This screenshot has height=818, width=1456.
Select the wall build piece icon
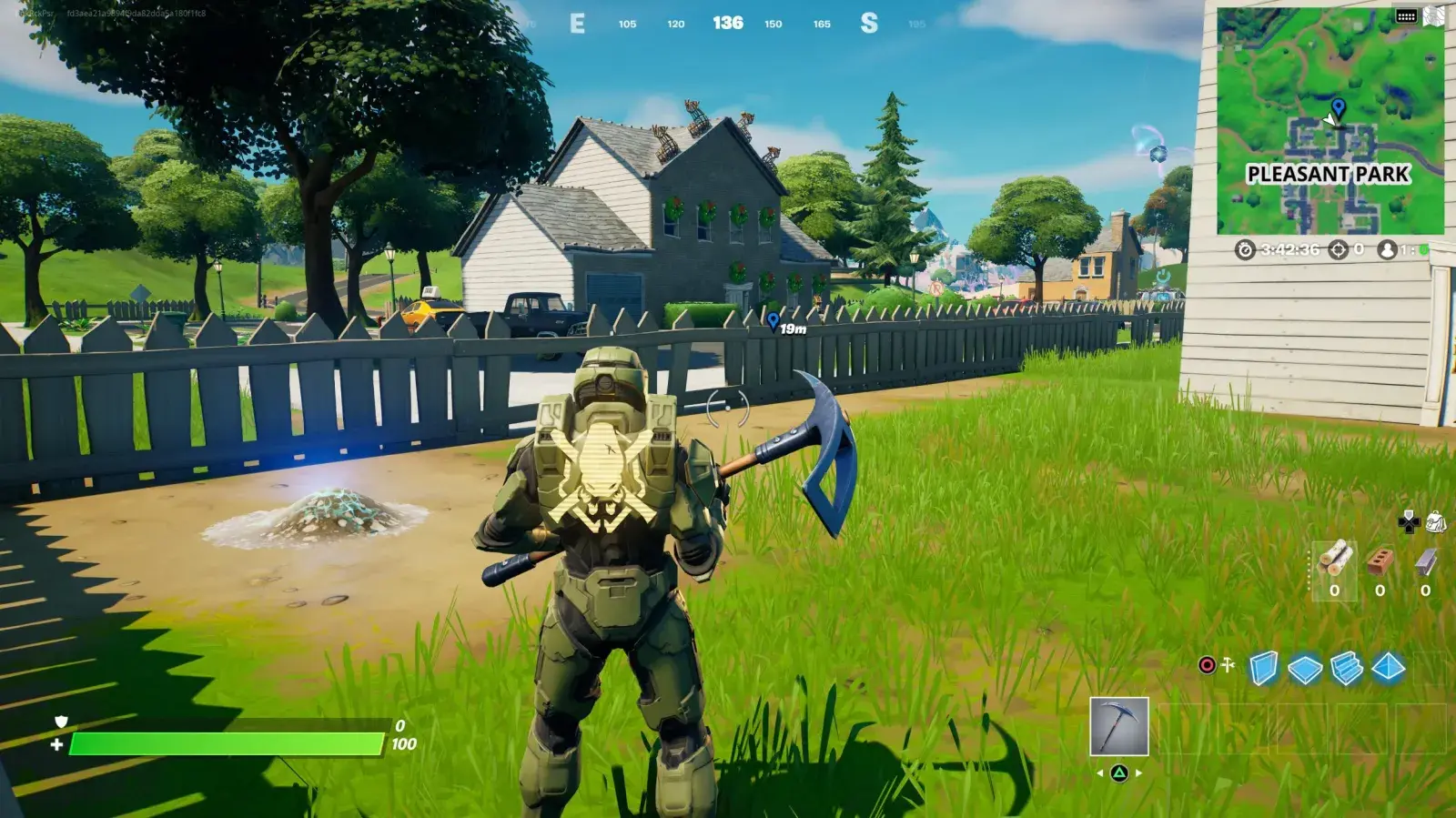(x=1262, y=667)
